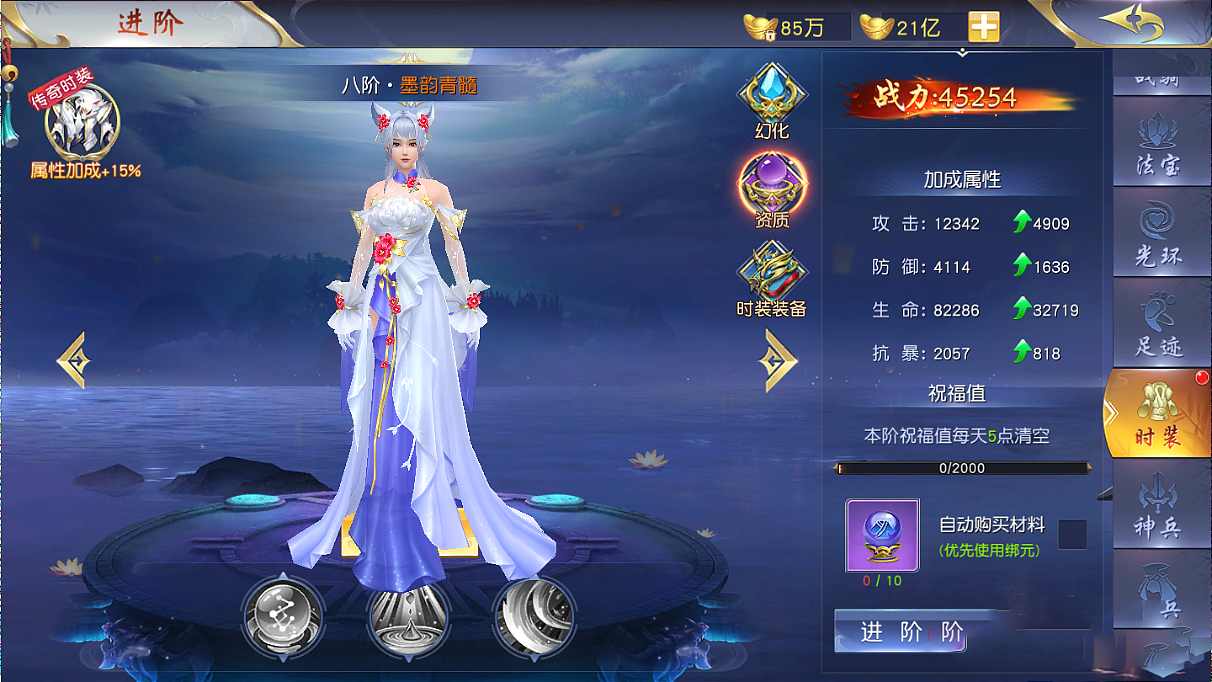Image resolution: width=1212 pixels, height=682 pixels.
Task: Switch to the 光环 tab
Action: (1158, 240)
